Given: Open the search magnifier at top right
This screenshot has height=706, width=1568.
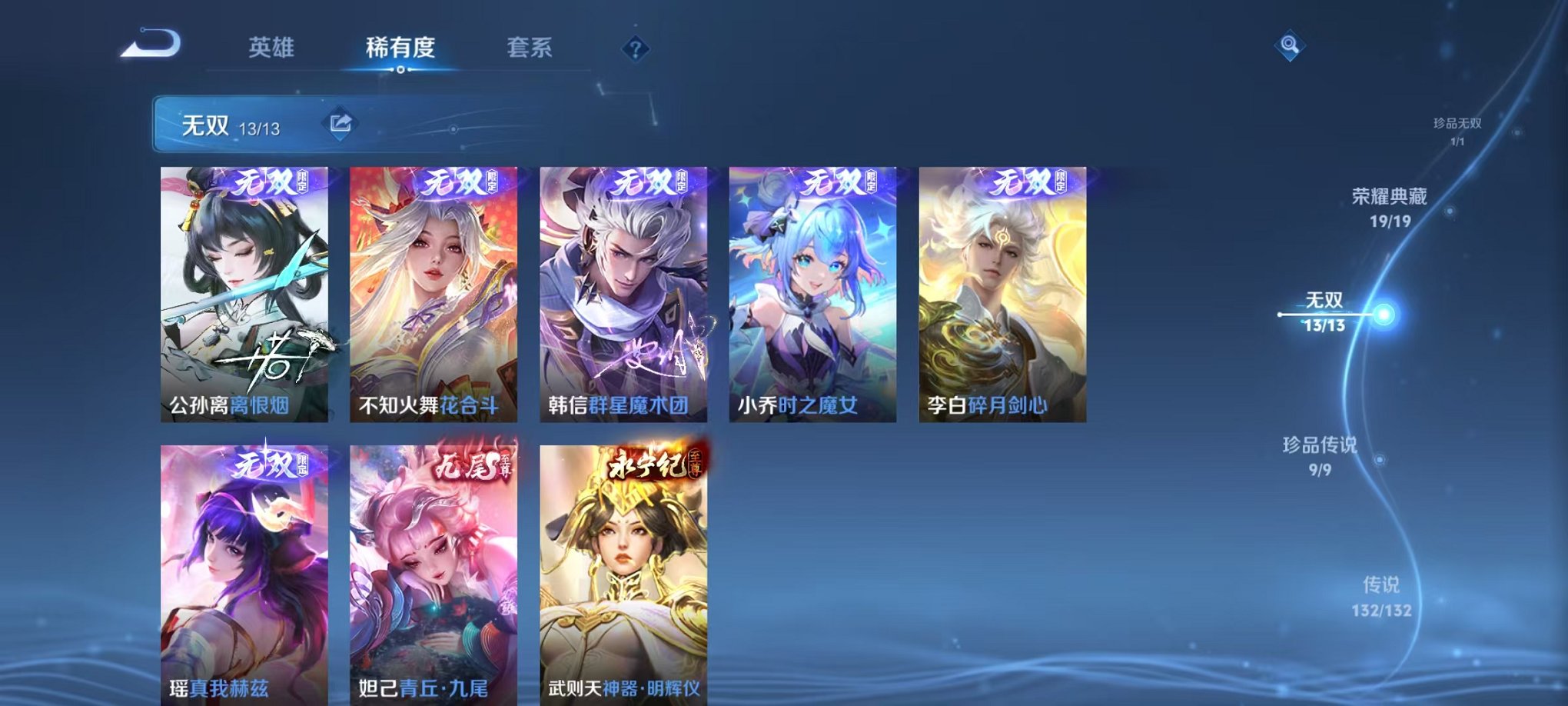Looking at the screenshot, I should pyautogui.click(x=1291, y=46).
